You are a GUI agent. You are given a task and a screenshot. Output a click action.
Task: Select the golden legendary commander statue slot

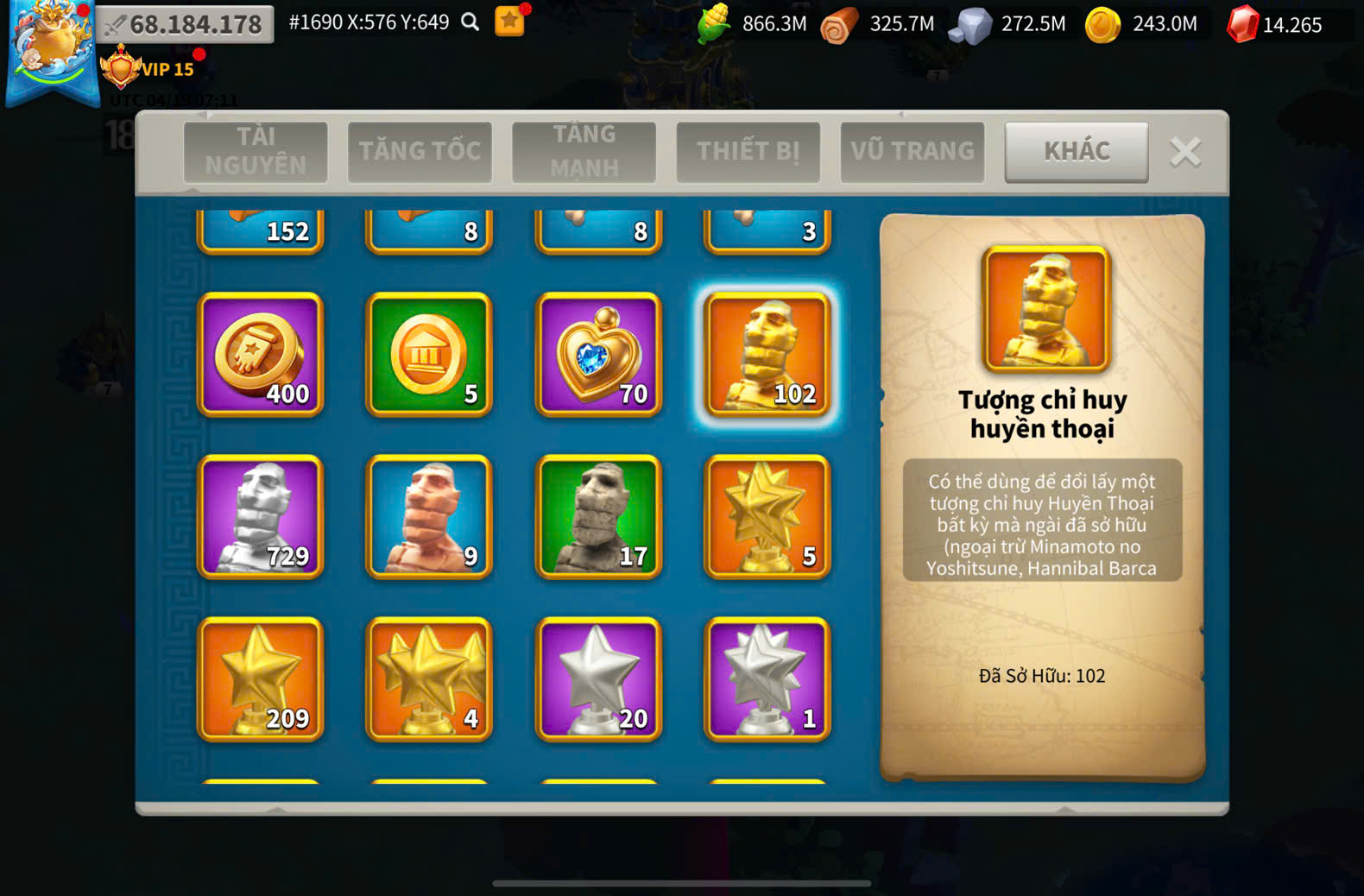coord(767,354)
